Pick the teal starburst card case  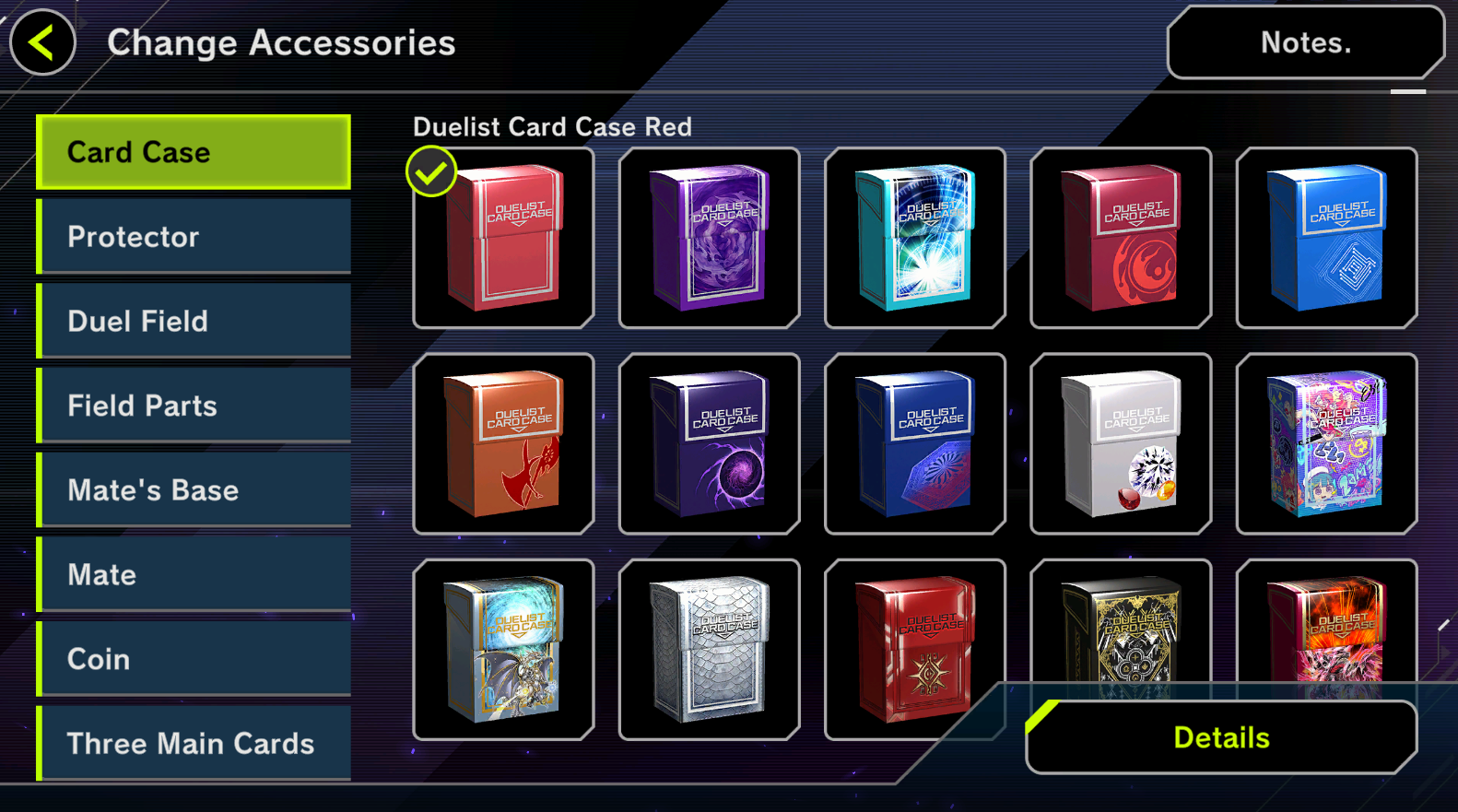[915, 238]
